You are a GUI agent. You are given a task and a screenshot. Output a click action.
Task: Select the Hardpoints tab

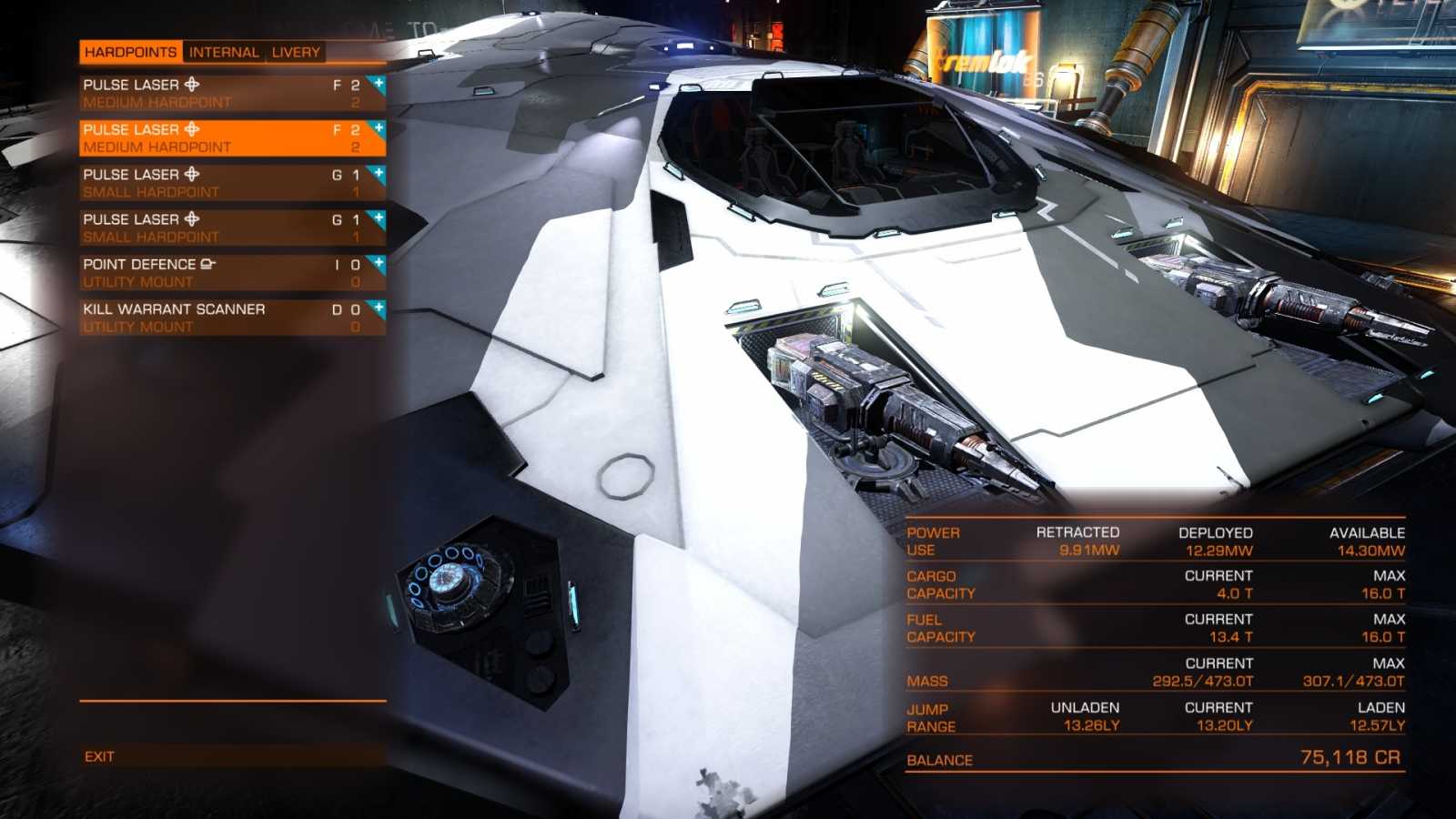[x=130, y=52]
